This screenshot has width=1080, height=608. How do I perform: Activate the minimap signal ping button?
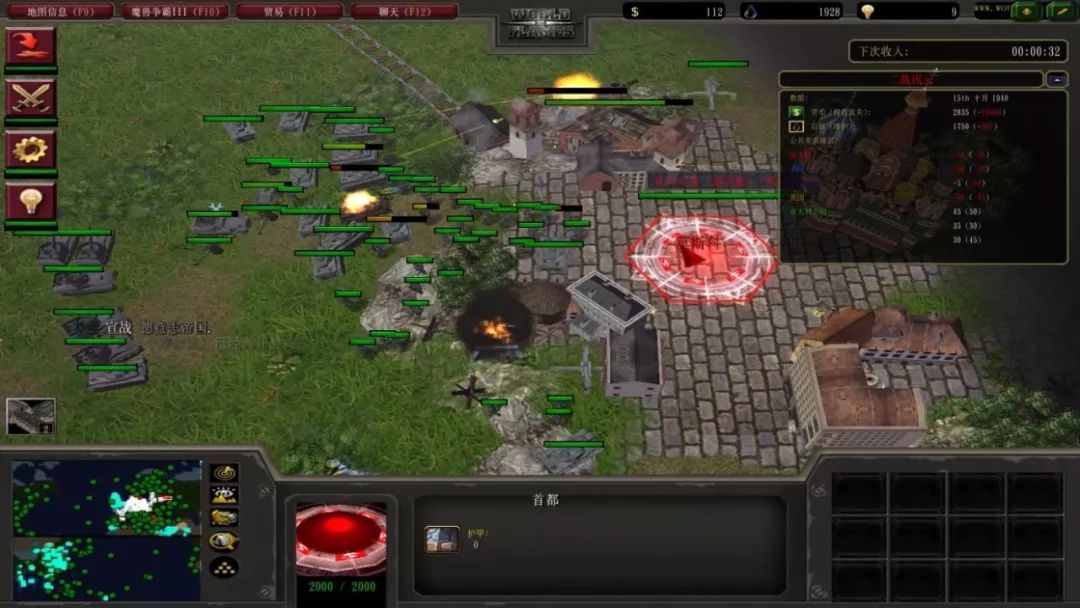point(224,473)
